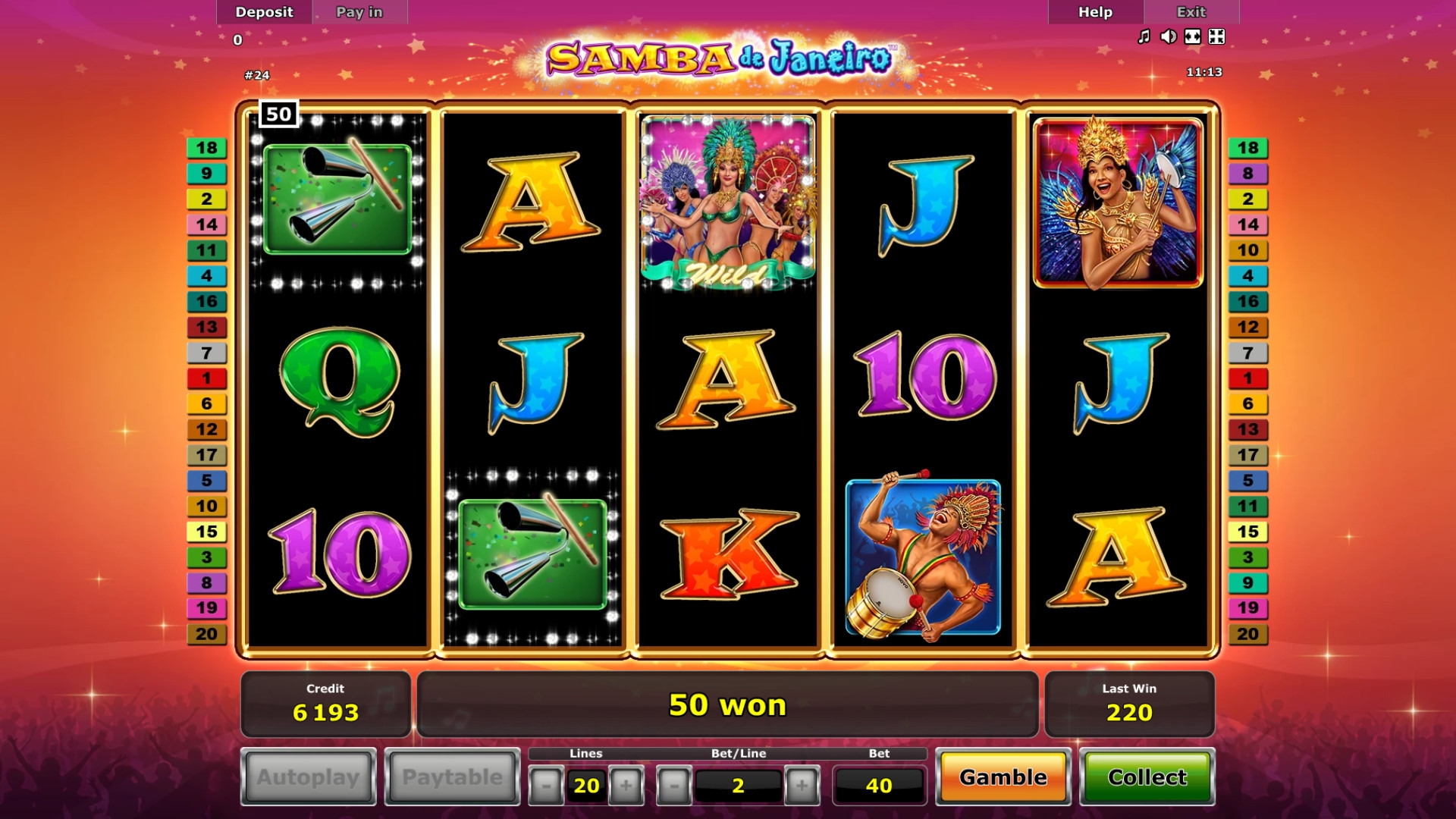Screen dimensions: 1456x819
Task: Increase the number of Lines
Action: click(x=626, y=786)
